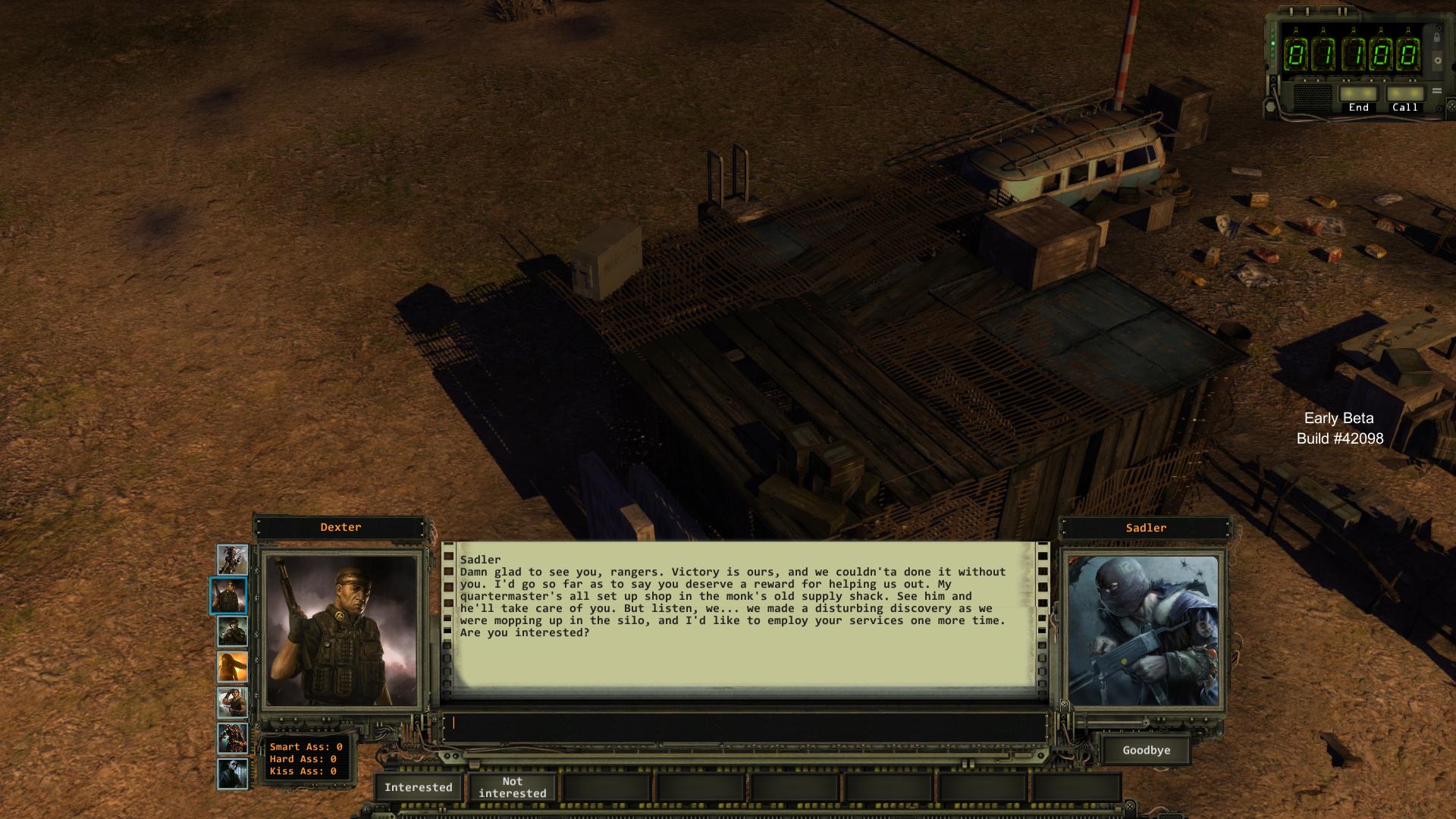Click Sadler's masked gunman portrait

coord(1143,630)
